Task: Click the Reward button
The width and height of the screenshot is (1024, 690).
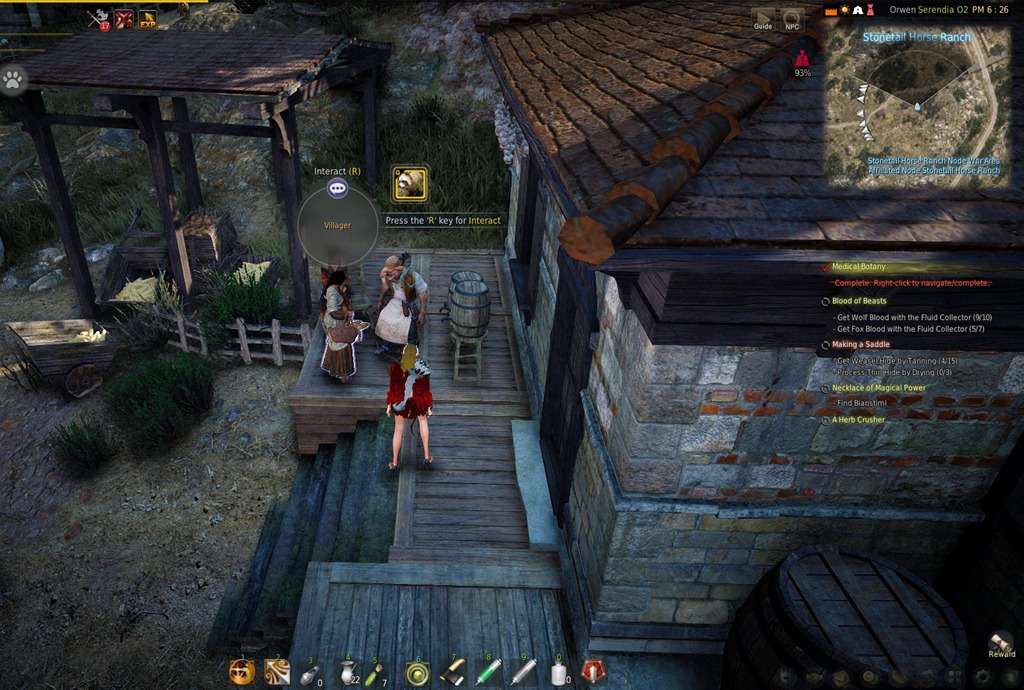Action: point(1001,644)
